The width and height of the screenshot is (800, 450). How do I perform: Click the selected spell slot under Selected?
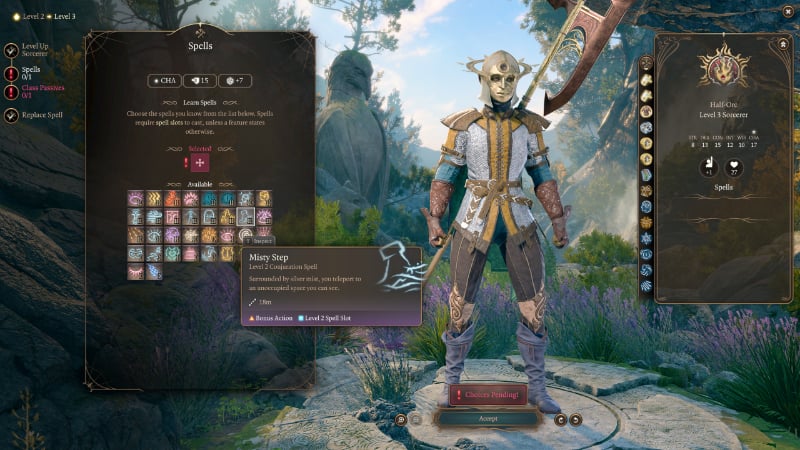click(x=200, y=162)
